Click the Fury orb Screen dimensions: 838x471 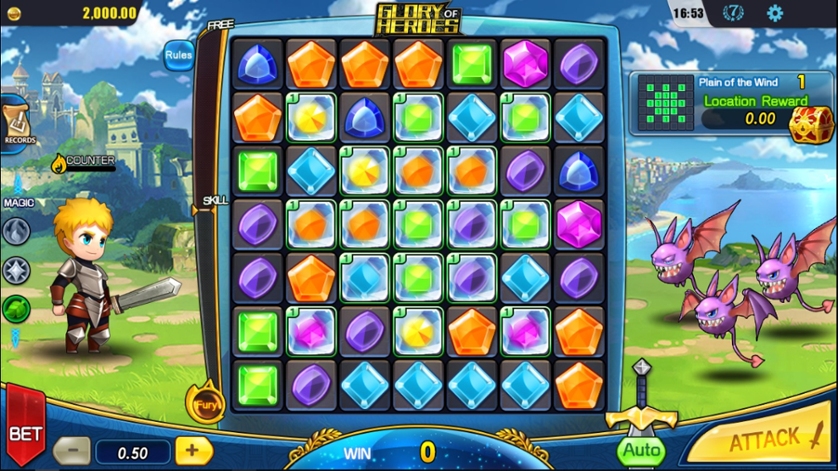click(x=206, y=404)
